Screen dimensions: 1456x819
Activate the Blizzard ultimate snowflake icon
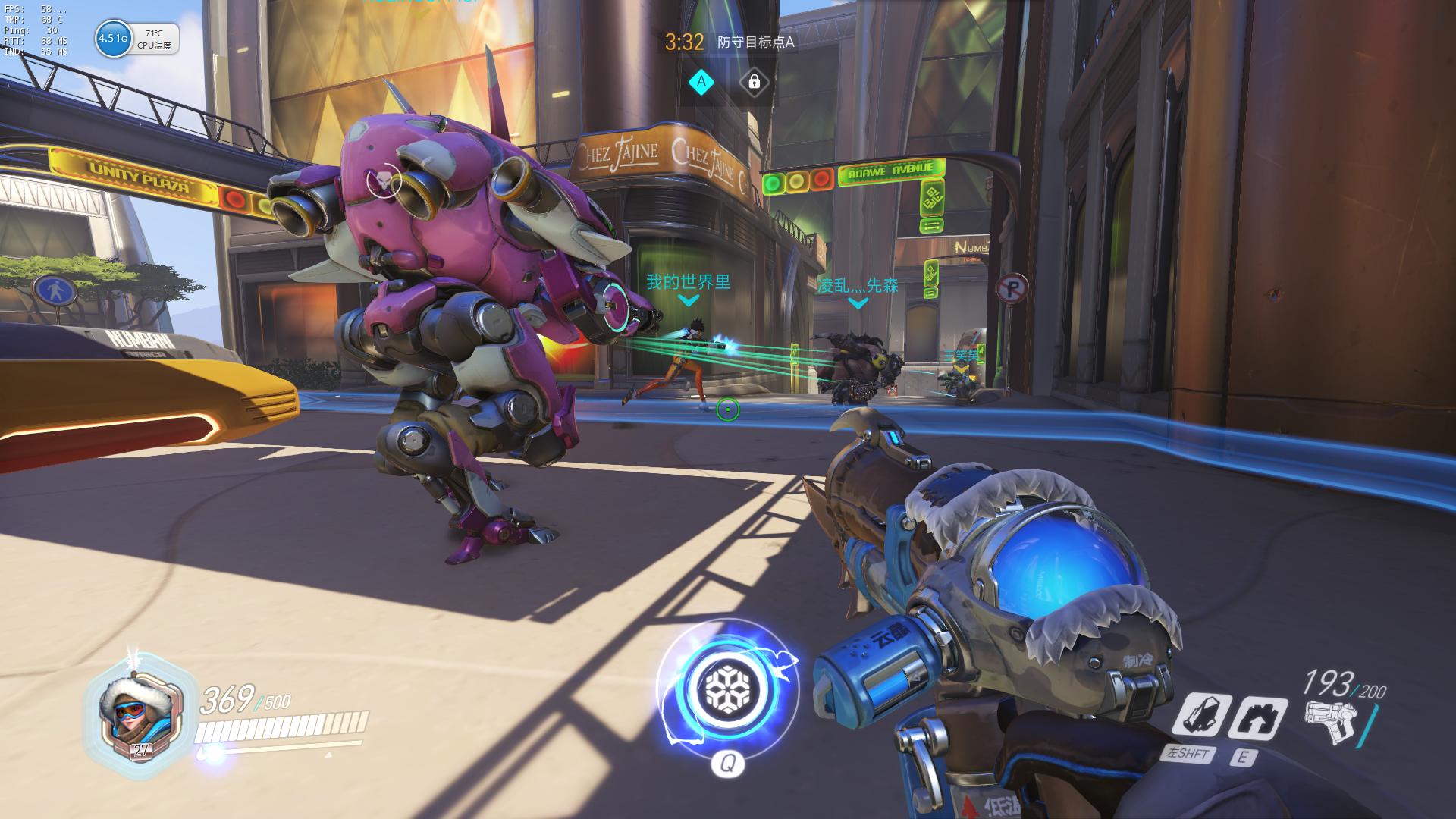coord(727,689)
